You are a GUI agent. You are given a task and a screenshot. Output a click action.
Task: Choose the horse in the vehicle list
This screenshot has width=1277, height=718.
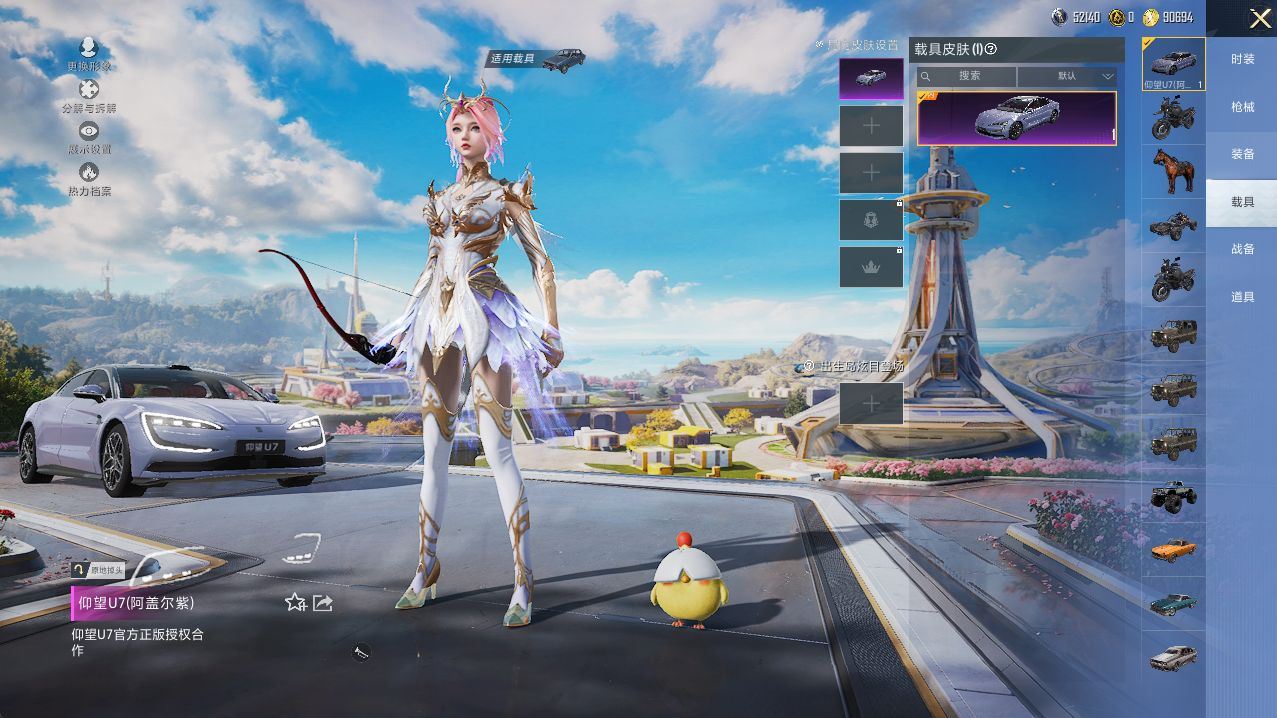[x=1173, y=171]
